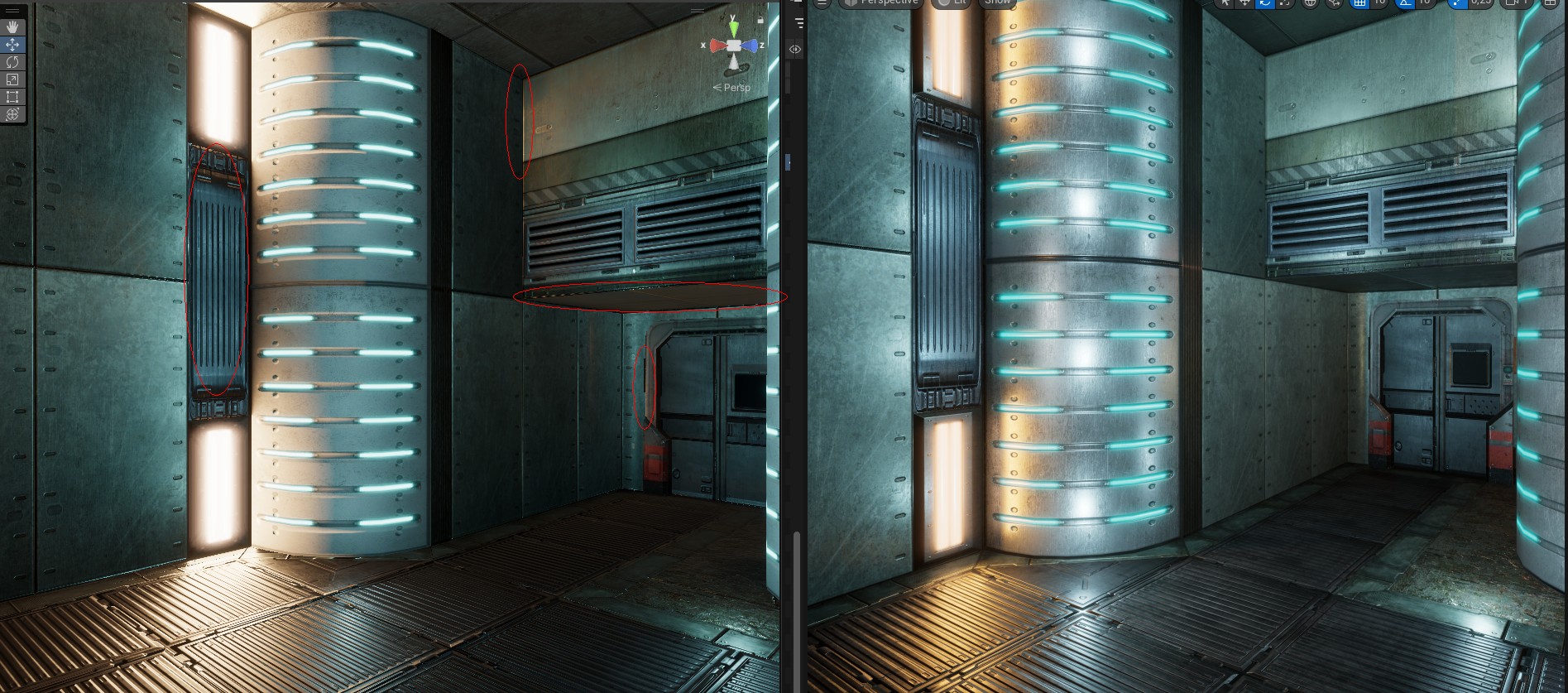Toggle the eye visibility icon

tap(795, 49)
